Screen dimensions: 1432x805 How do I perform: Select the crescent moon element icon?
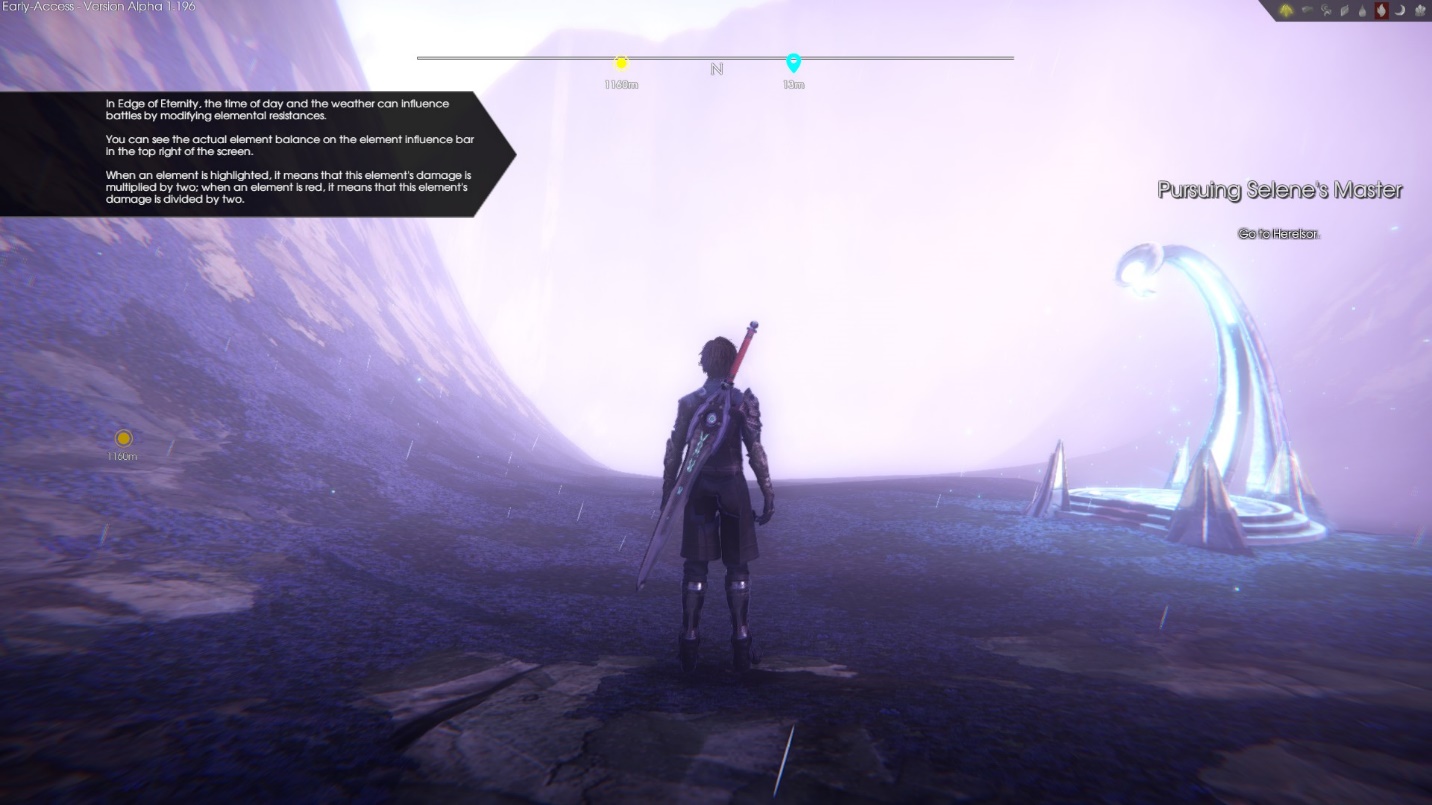[1400, 11]
